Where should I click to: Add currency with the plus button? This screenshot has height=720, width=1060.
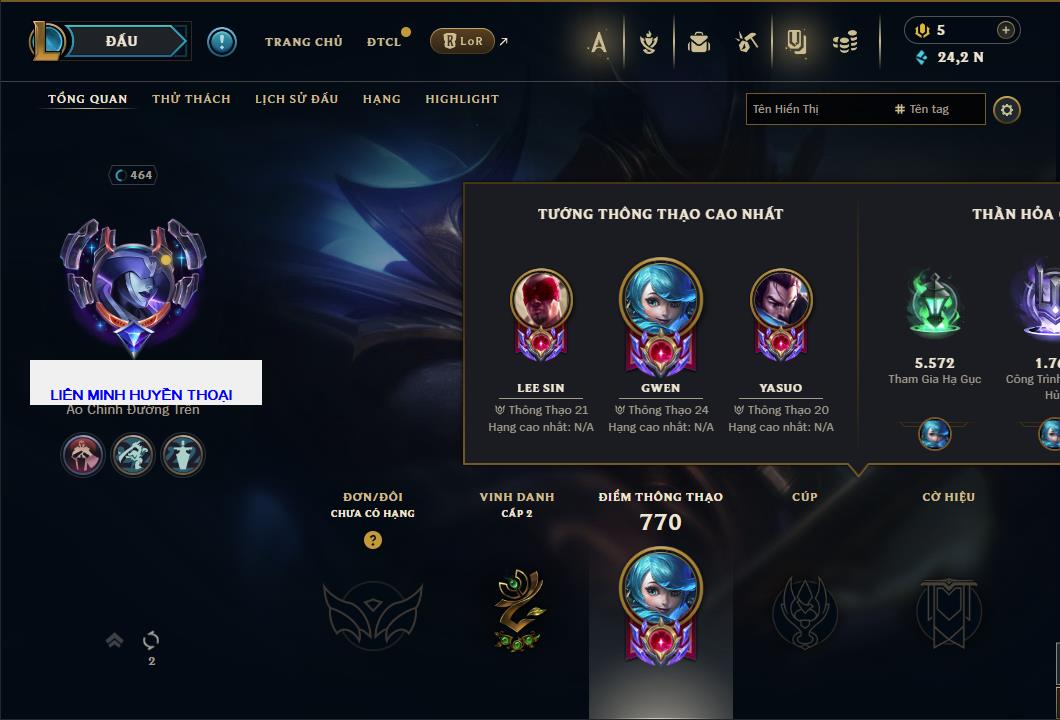click(1006, 30)
